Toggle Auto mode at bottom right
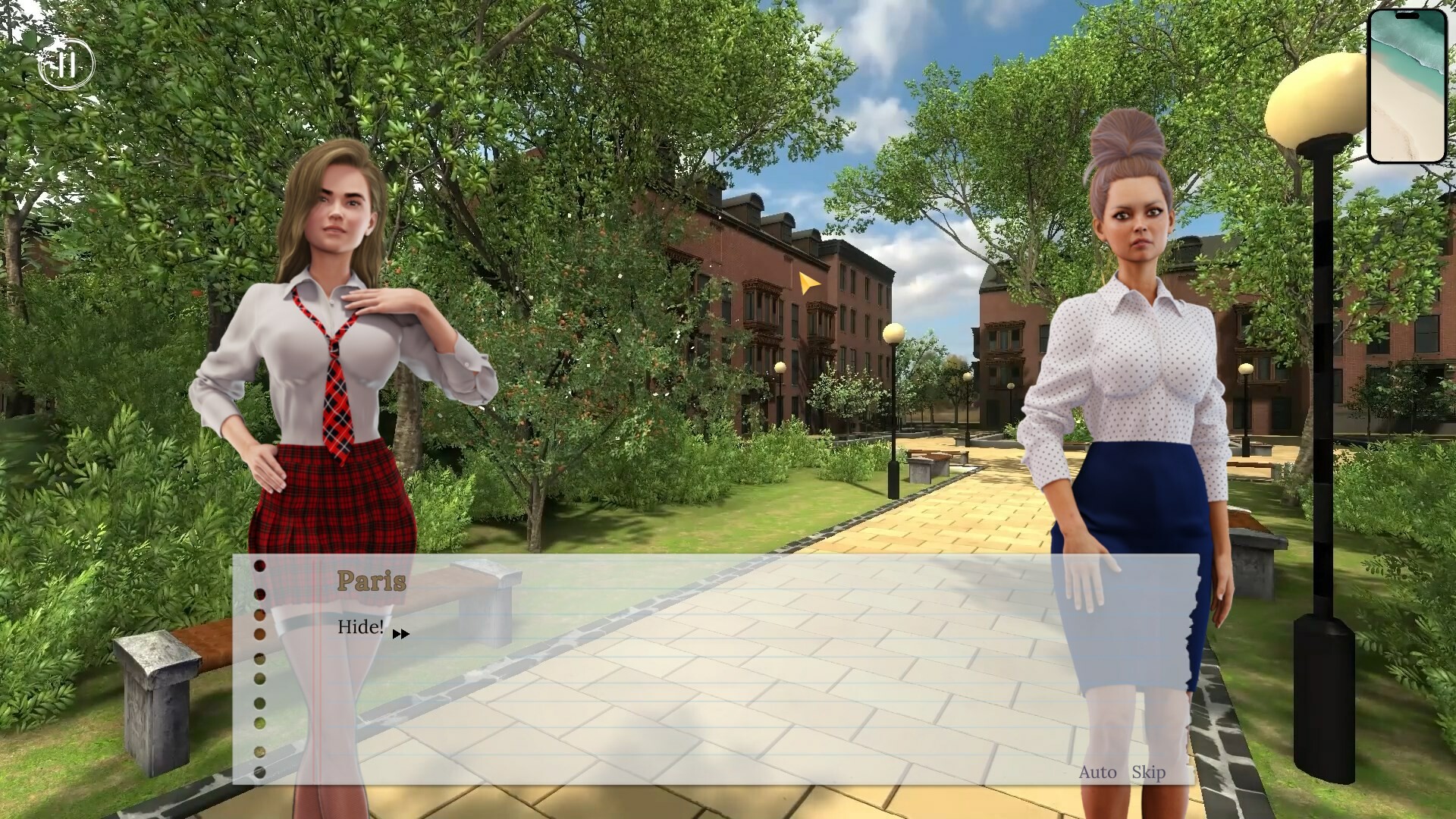The width and height of the screenshot is (1456, 819). click(x=1098, y=773)
